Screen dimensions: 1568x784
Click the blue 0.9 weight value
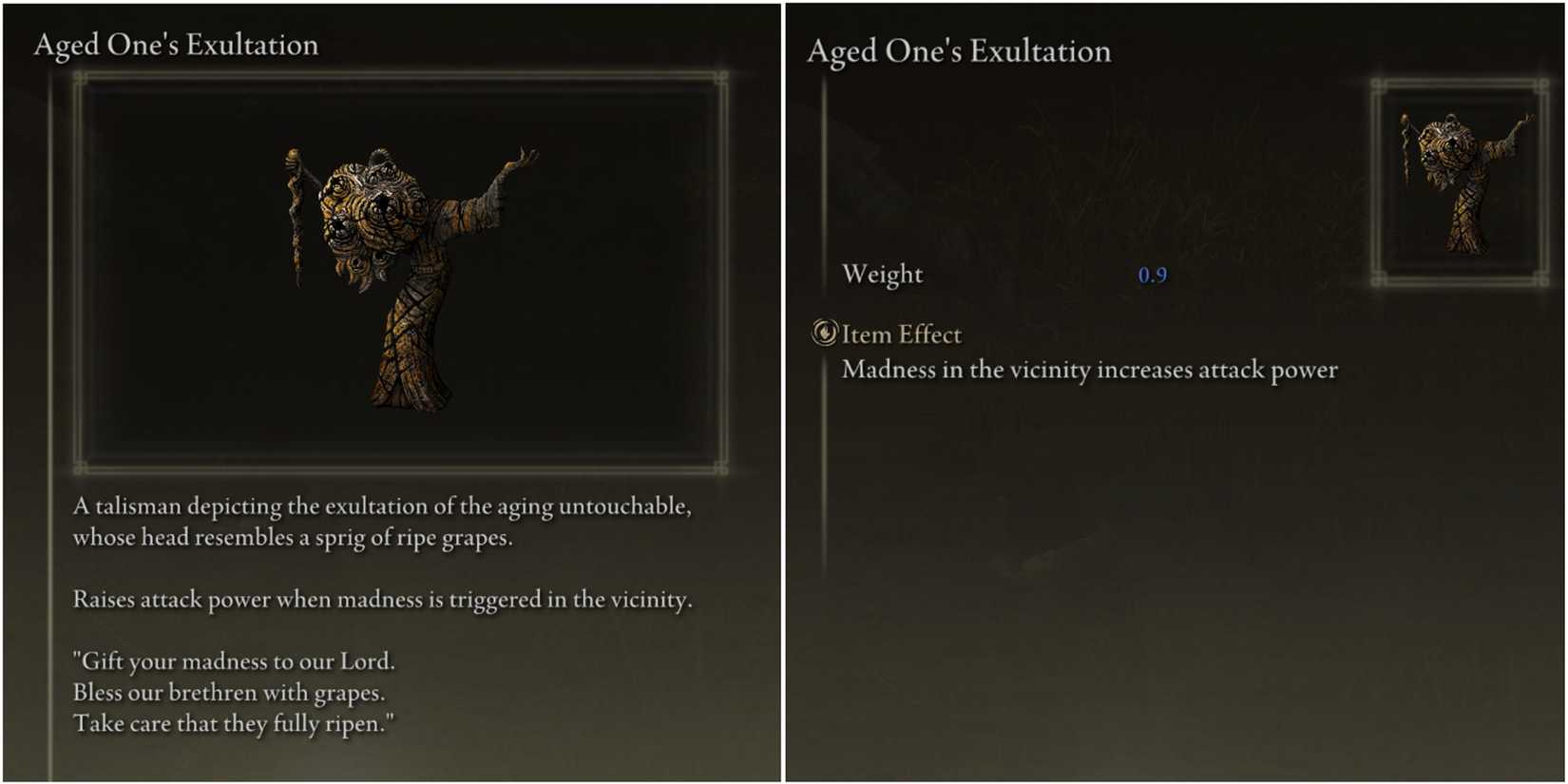click(1151, 276)
